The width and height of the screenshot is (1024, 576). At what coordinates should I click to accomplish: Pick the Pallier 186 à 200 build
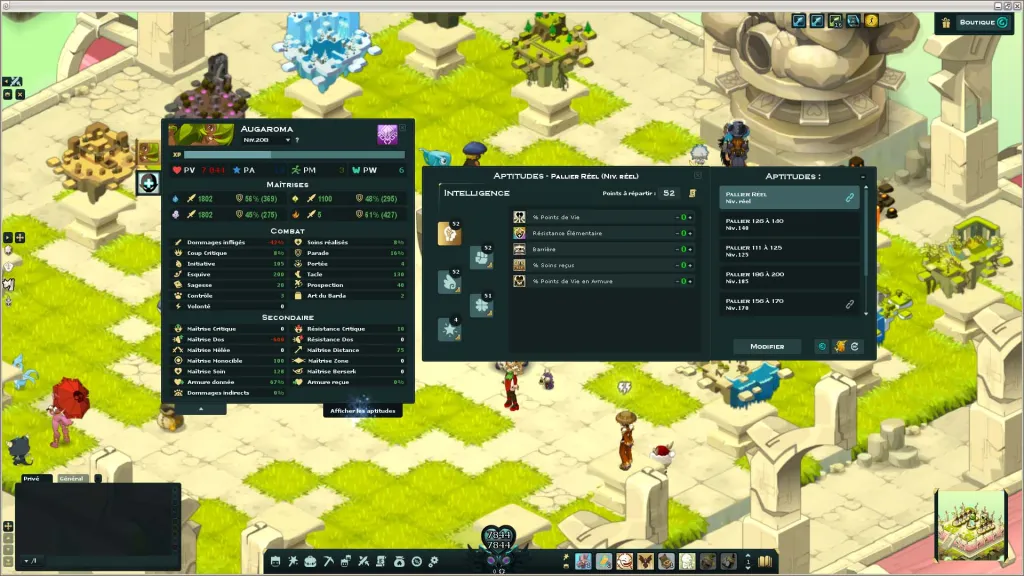pos(790,277)
